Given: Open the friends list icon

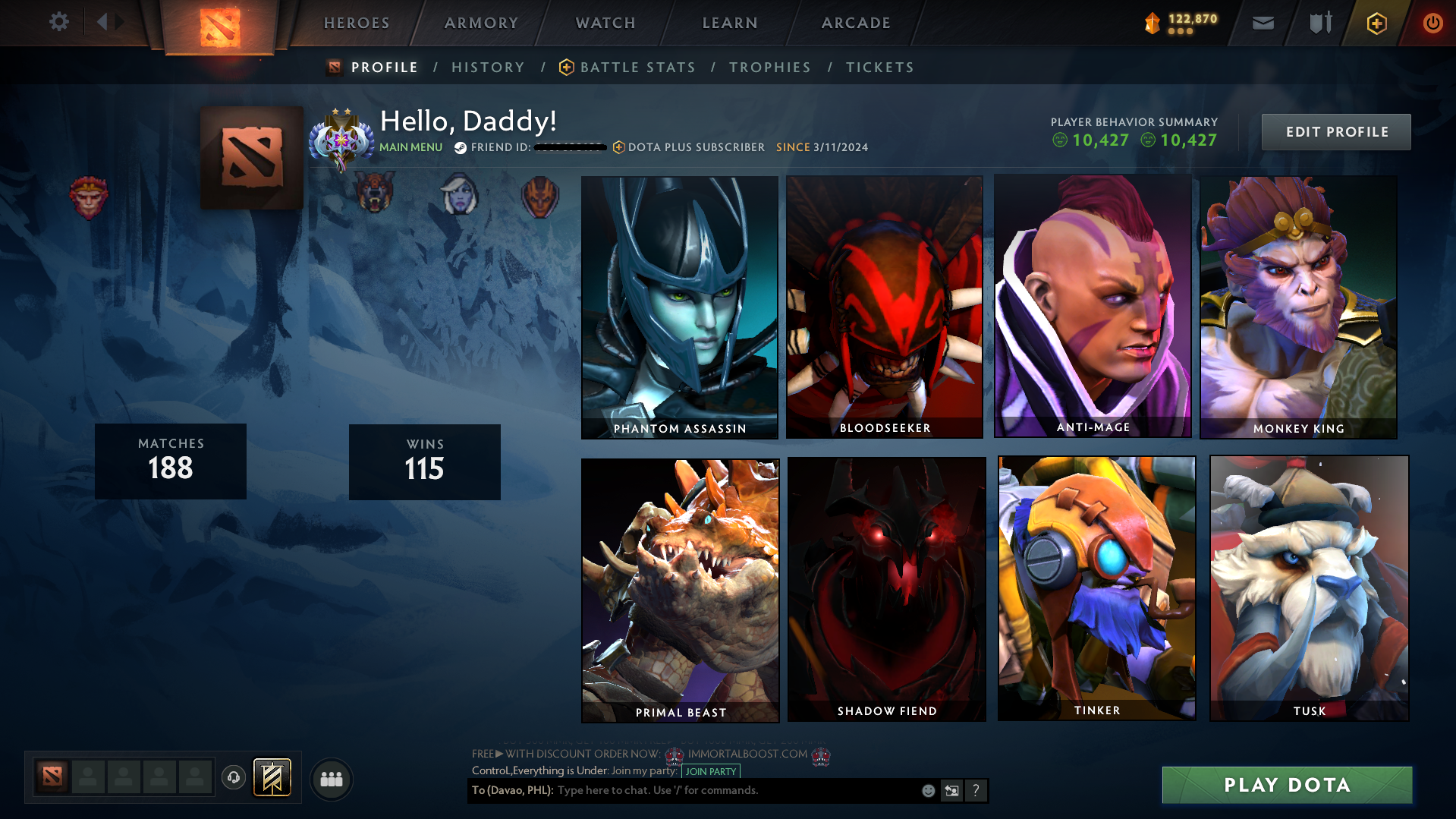Looking at the screenshot, I should pos(331,779).
